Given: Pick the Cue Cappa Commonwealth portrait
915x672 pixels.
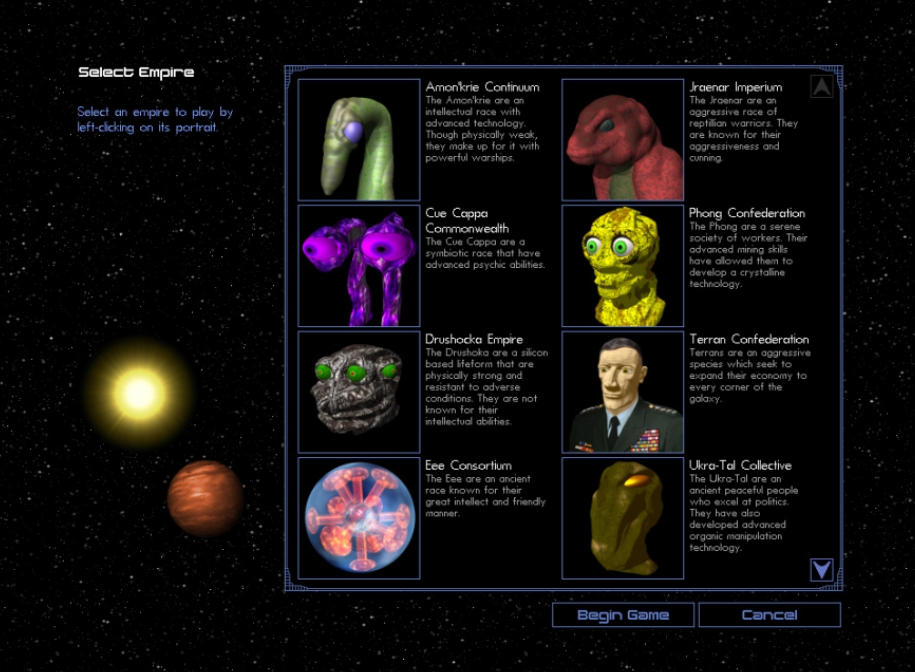Looking at the screenshot, I should click(359, 266).
